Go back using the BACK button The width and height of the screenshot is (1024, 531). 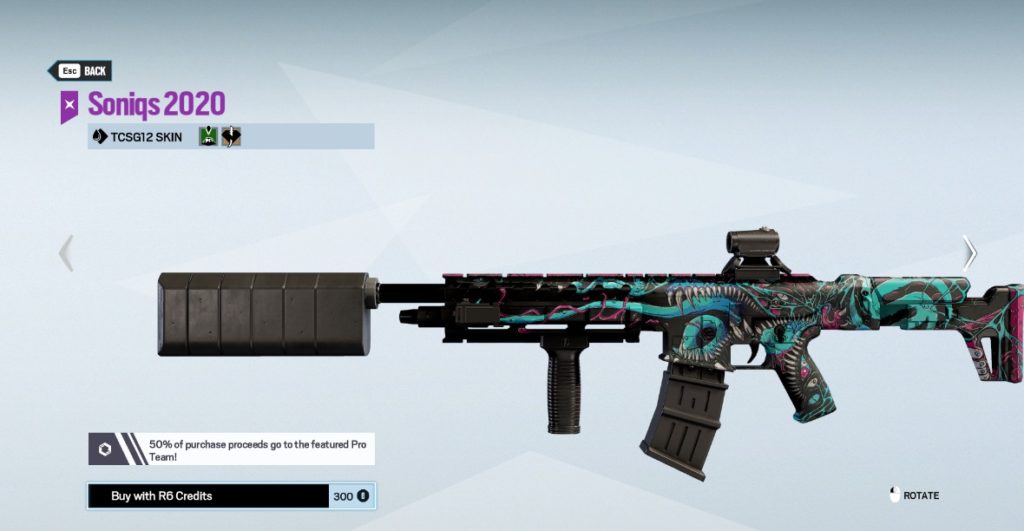80,71
